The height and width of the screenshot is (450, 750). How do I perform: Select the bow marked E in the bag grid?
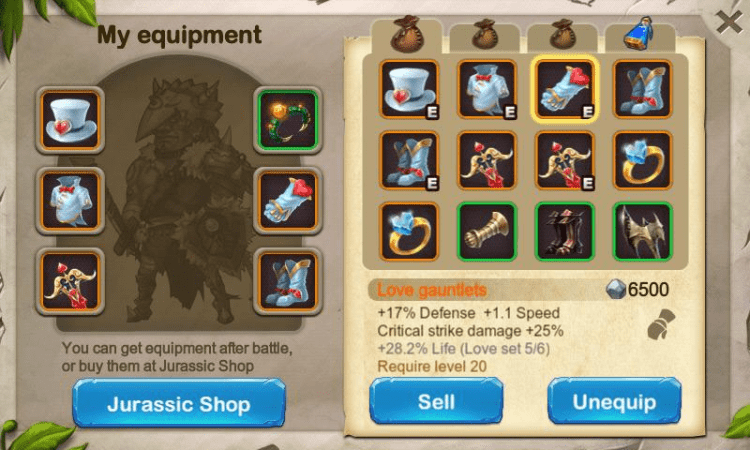[x=565, y=160]
